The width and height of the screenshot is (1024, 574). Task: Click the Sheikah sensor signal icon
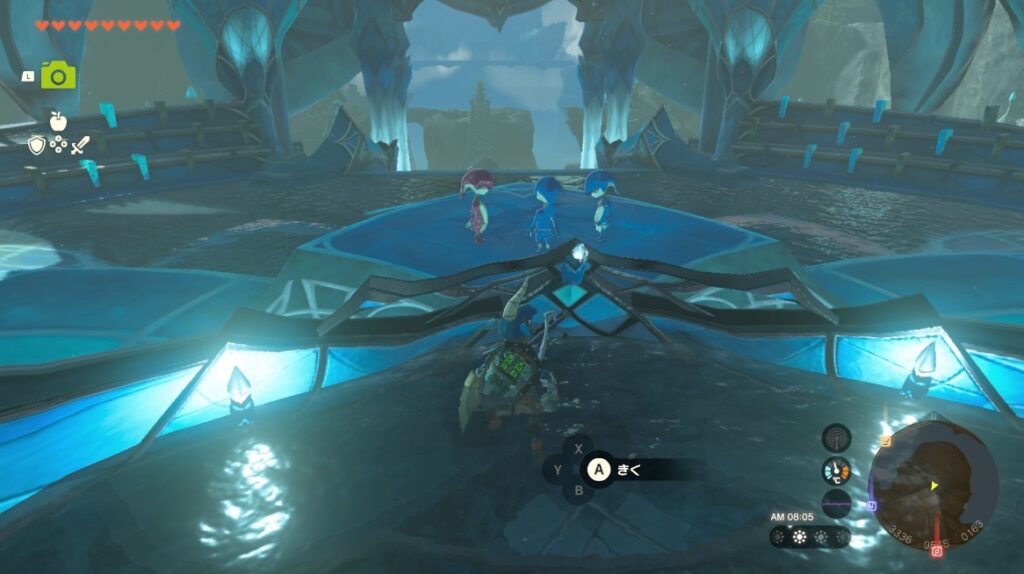coord(836,437)
